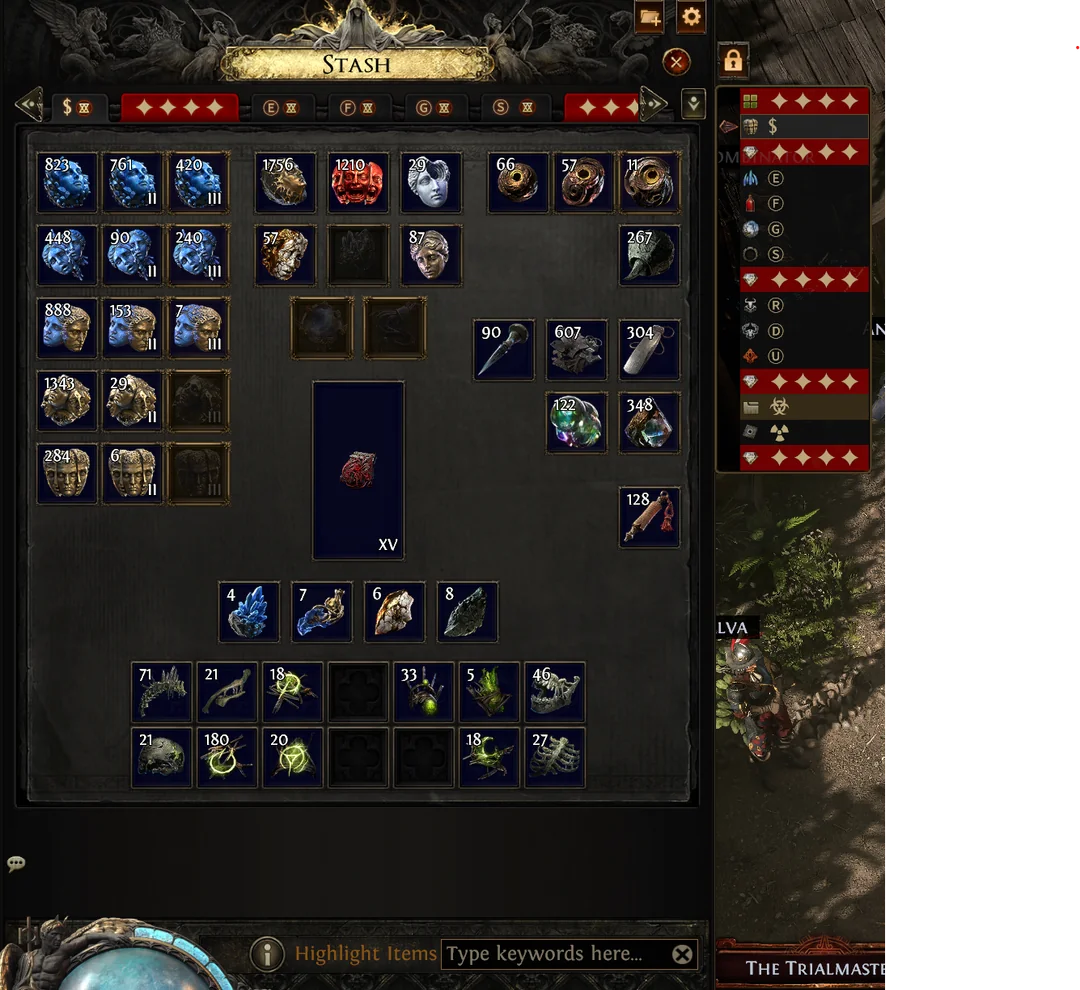Switch to the G tab in top bar

tap(432, 107)
